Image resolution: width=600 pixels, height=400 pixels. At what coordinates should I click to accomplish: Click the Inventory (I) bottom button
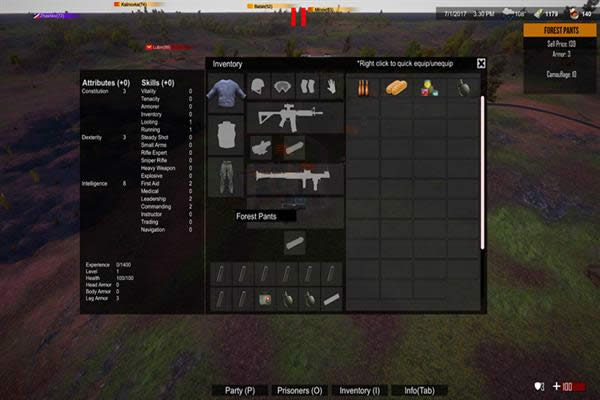[359, 390]
